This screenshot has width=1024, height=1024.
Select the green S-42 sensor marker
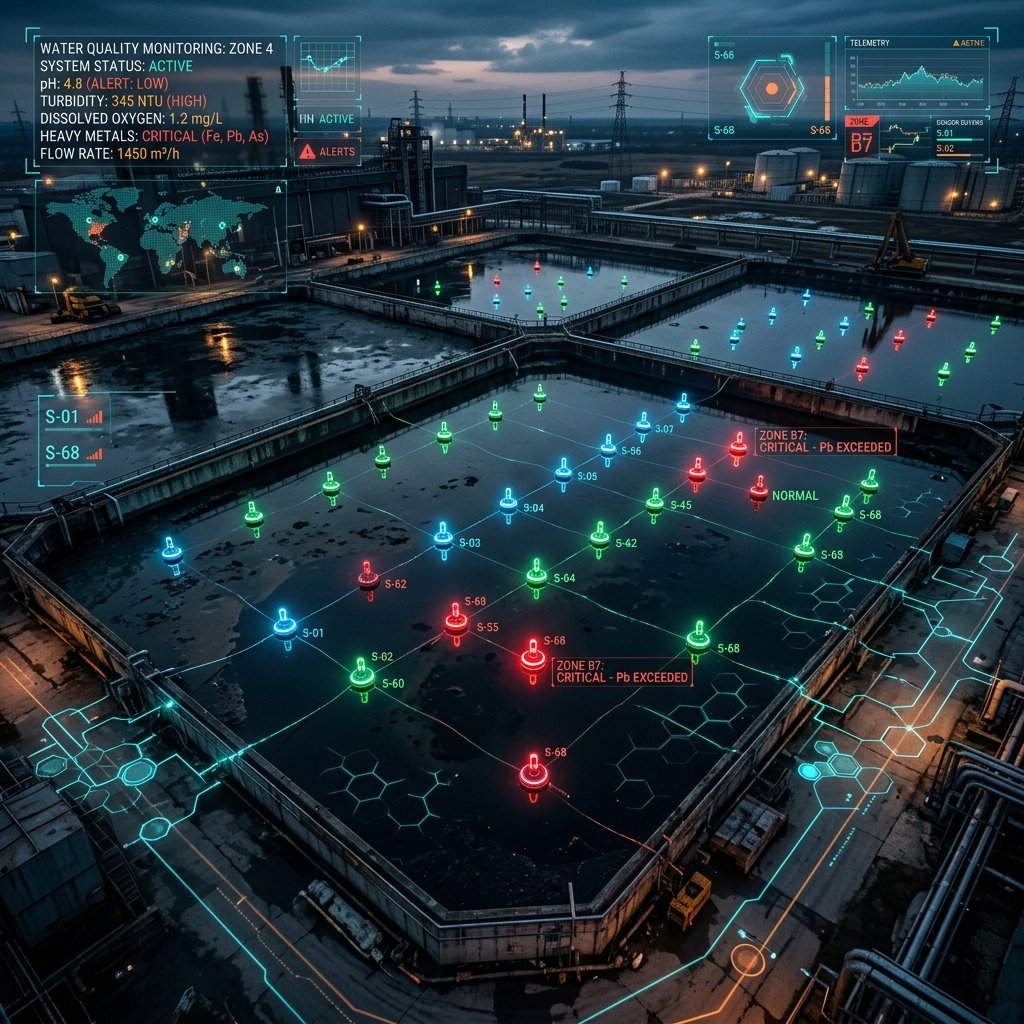[599, 537]
